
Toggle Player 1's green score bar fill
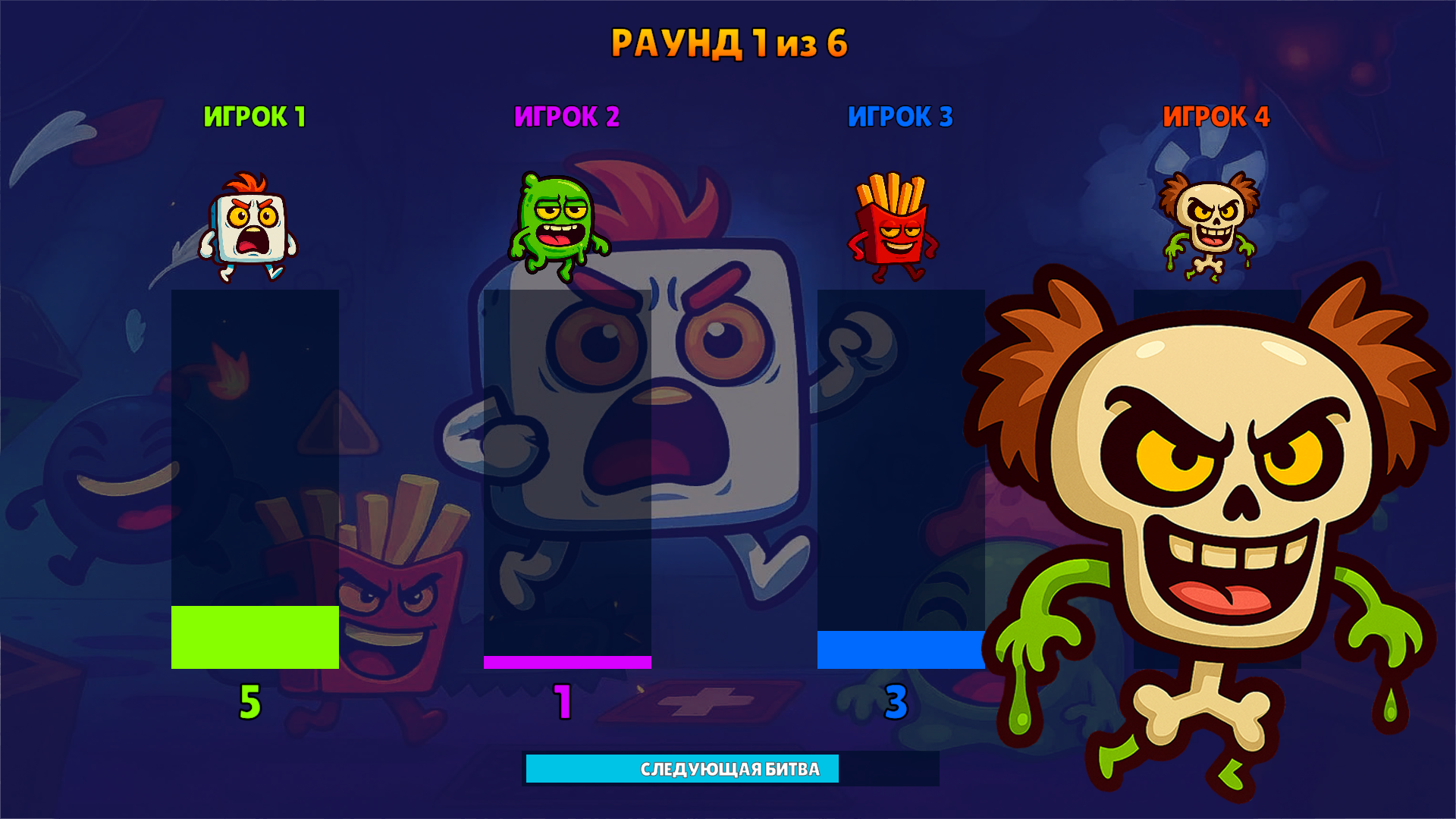tap(254, 637)
